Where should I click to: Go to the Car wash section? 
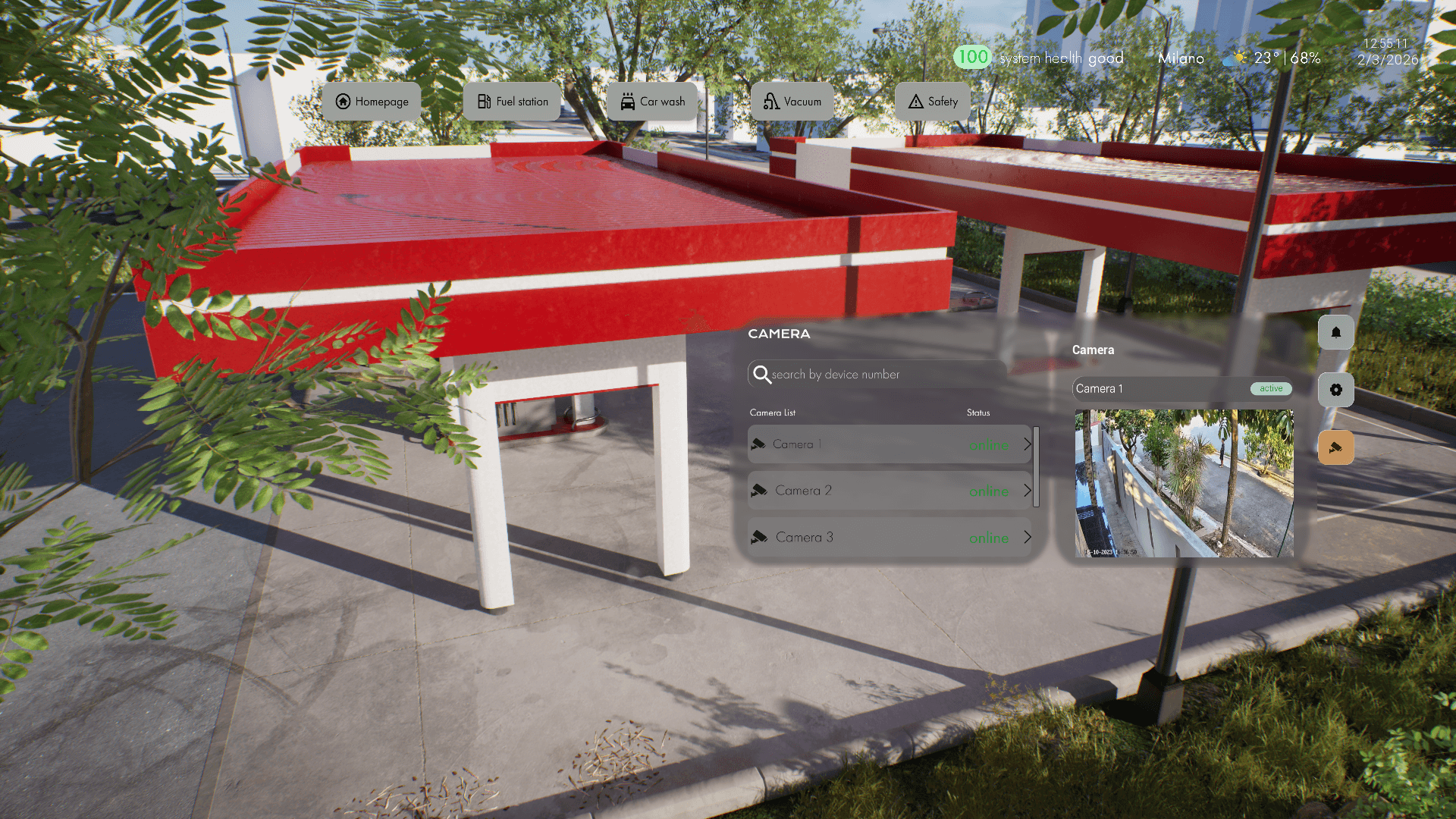652,102
